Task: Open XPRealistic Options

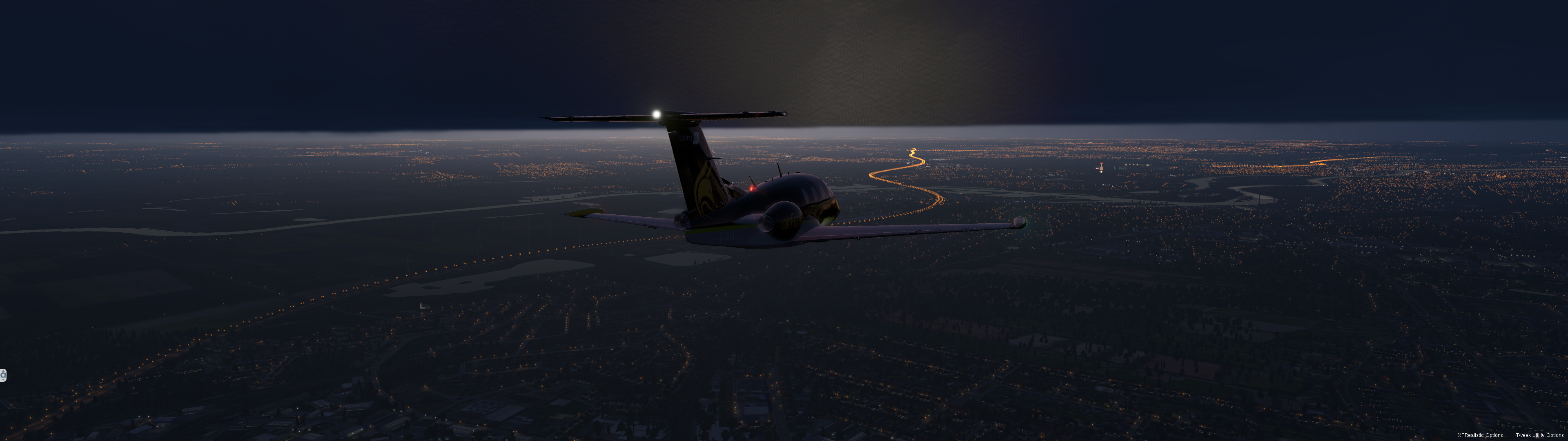Action: pyautogui.click(x=1480, y=435)
